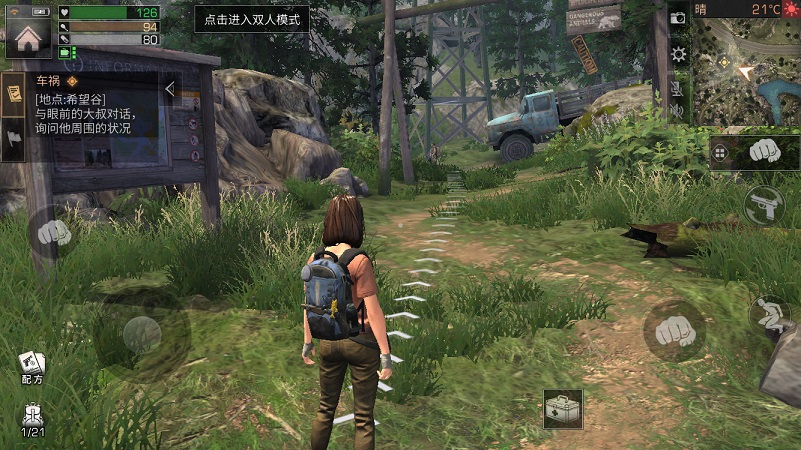Viewport: 801px width, 450px height.
Task: Toggle crouch stance
Action: pos(768,314)
